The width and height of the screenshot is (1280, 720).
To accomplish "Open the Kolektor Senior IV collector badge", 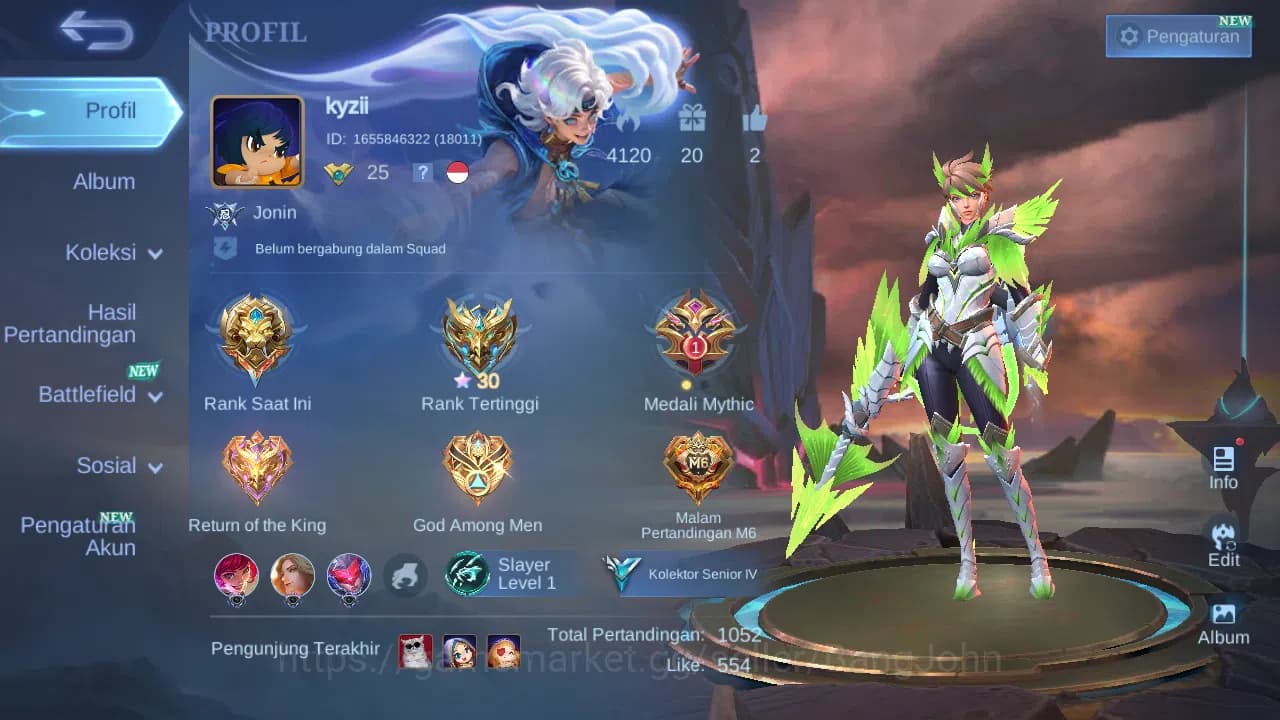I will (680, 575).
